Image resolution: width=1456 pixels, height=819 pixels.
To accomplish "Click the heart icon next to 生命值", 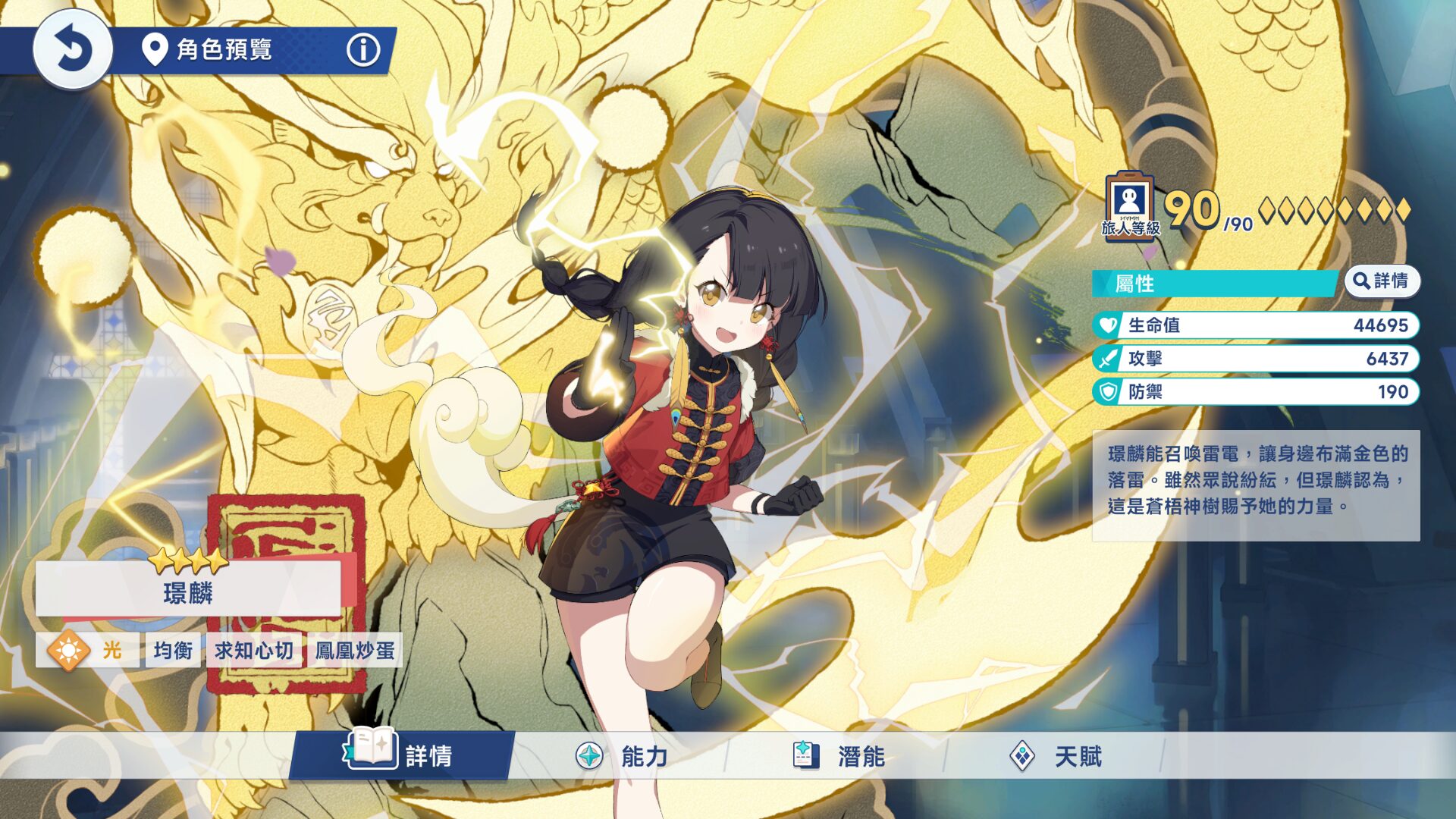I will 1107,326.
